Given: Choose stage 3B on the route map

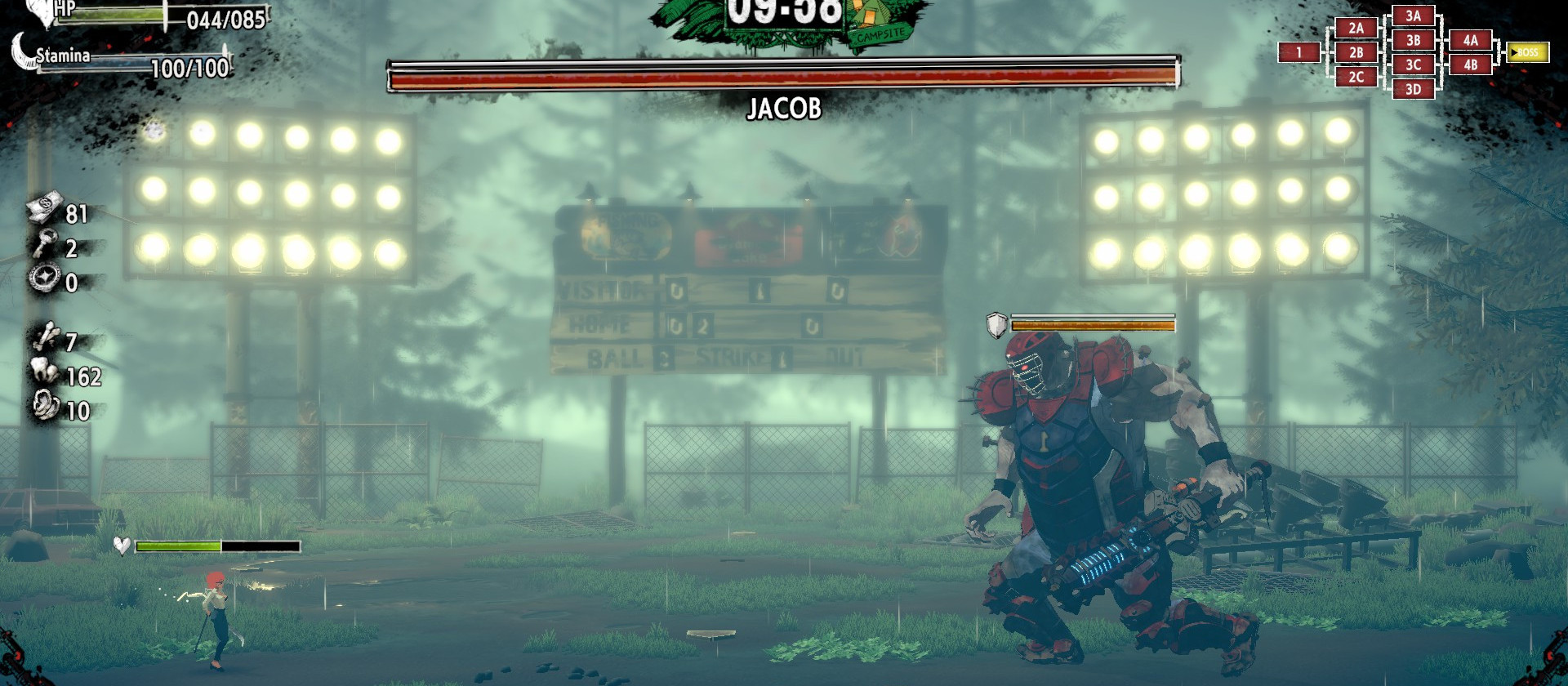Looking at the screenshot, I should point(1413,41).
